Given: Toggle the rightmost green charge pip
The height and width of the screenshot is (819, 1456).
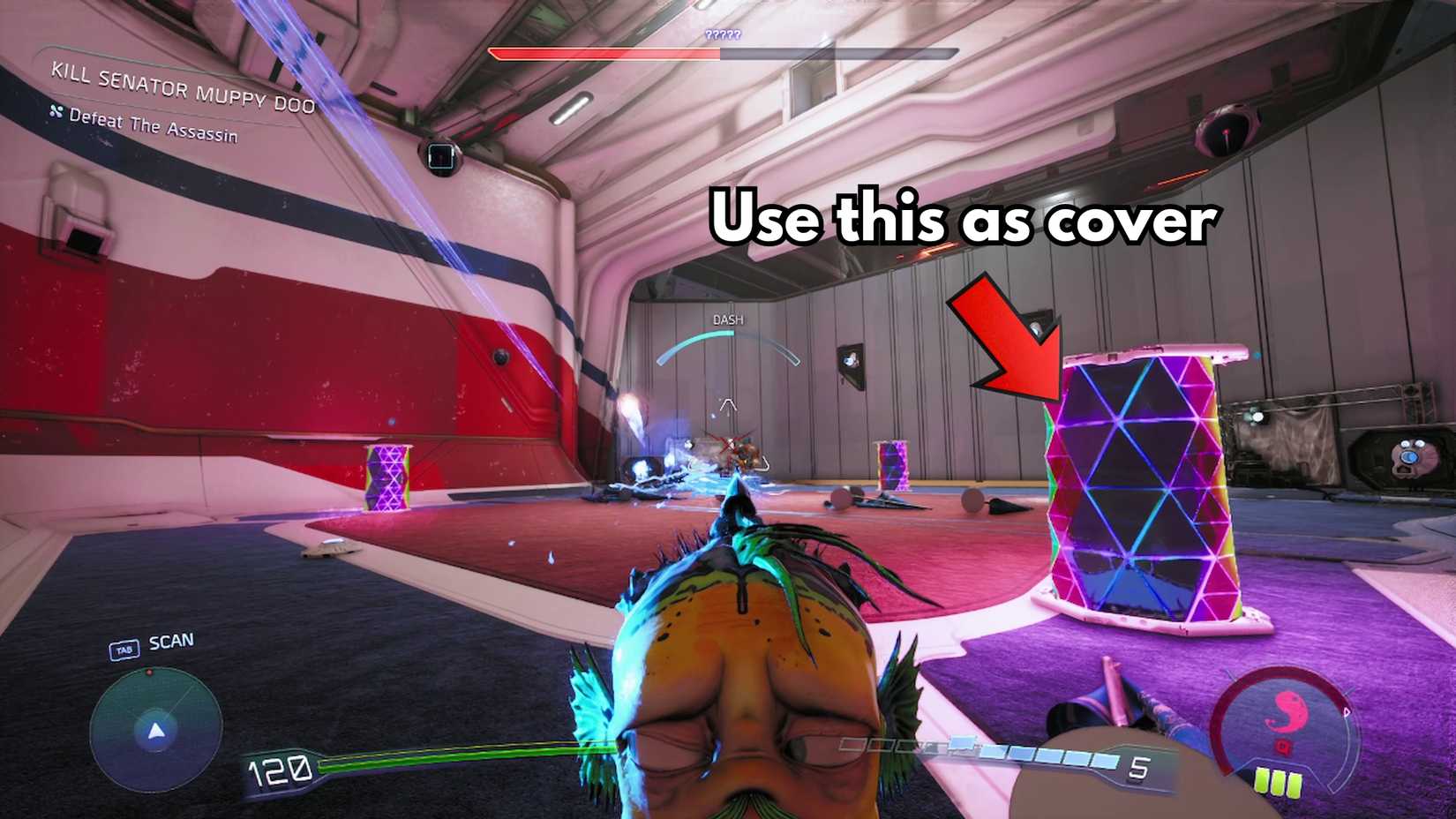Looking at the screenshot, I should click(1294, 786).
